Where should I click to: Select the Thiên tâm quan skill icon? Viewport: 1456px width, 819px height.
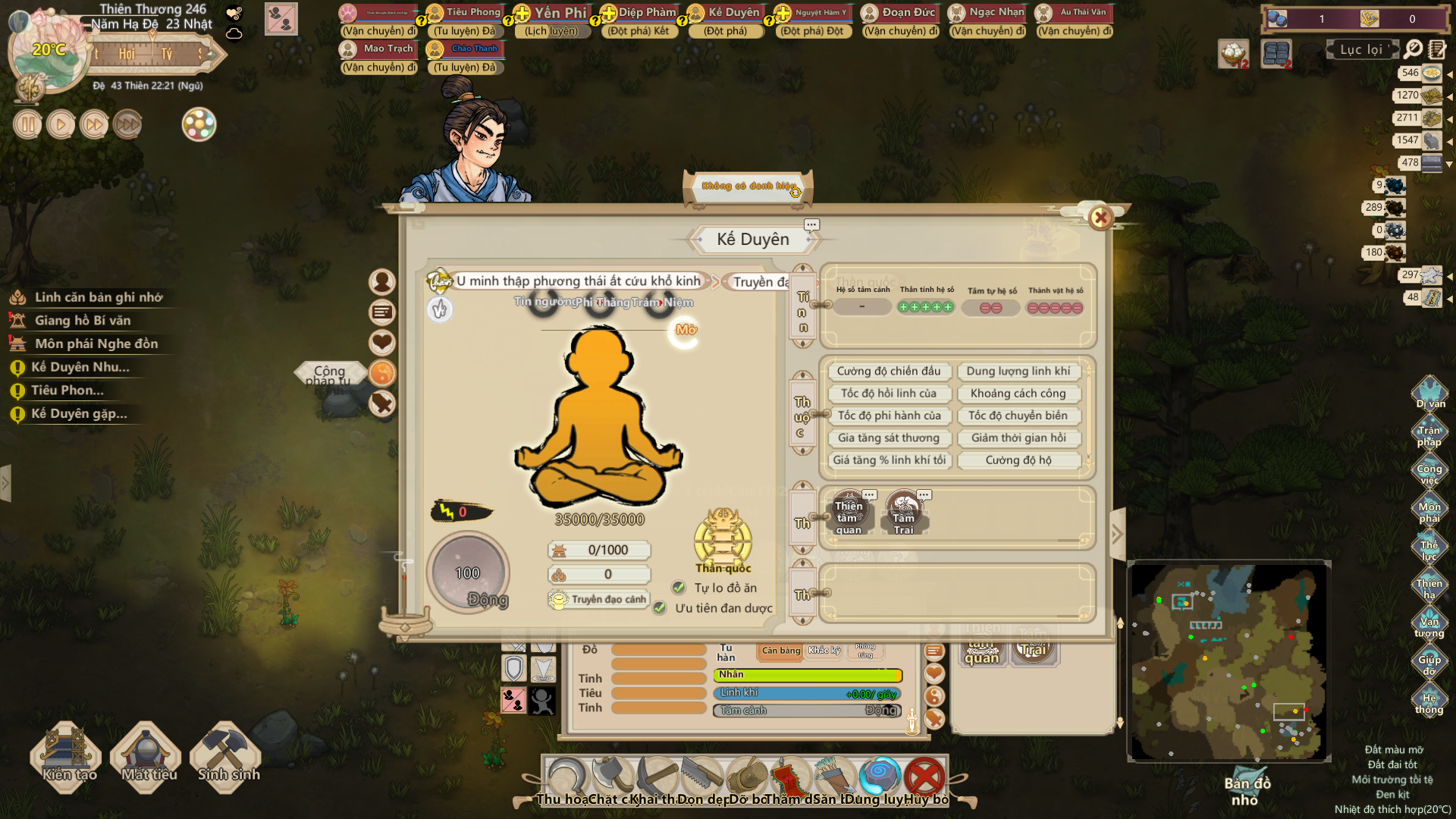[849, 513]
